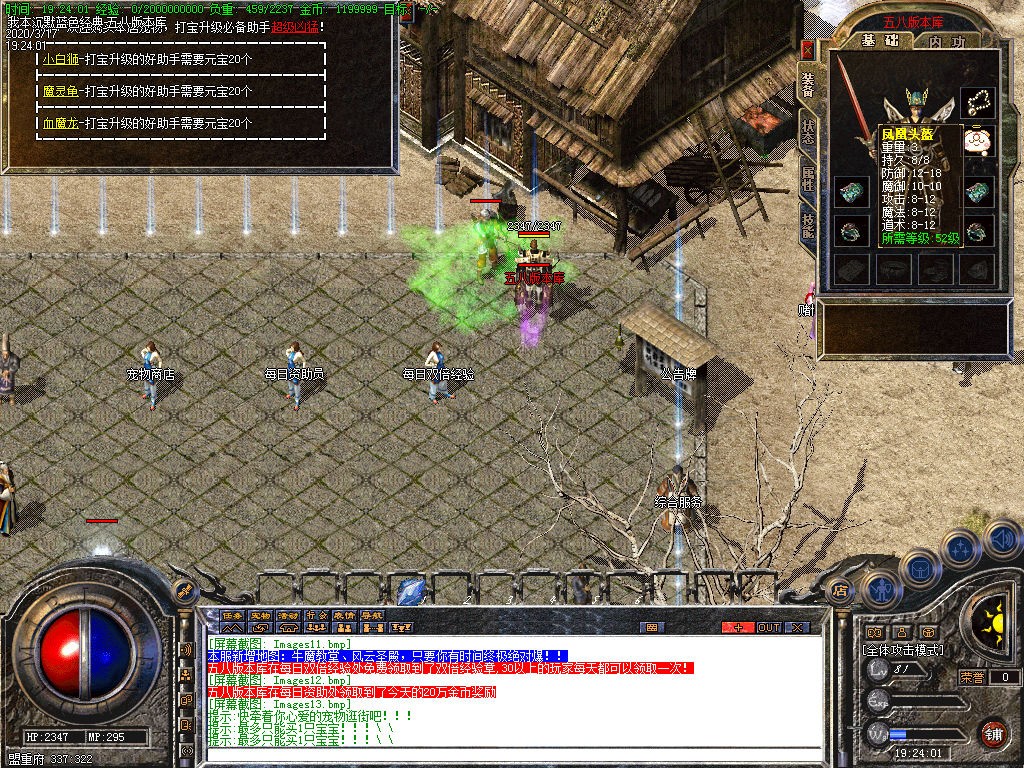1024x768 pixels.
Task: Switch to the 内功 tab
Action: click(x=946, y=41)
